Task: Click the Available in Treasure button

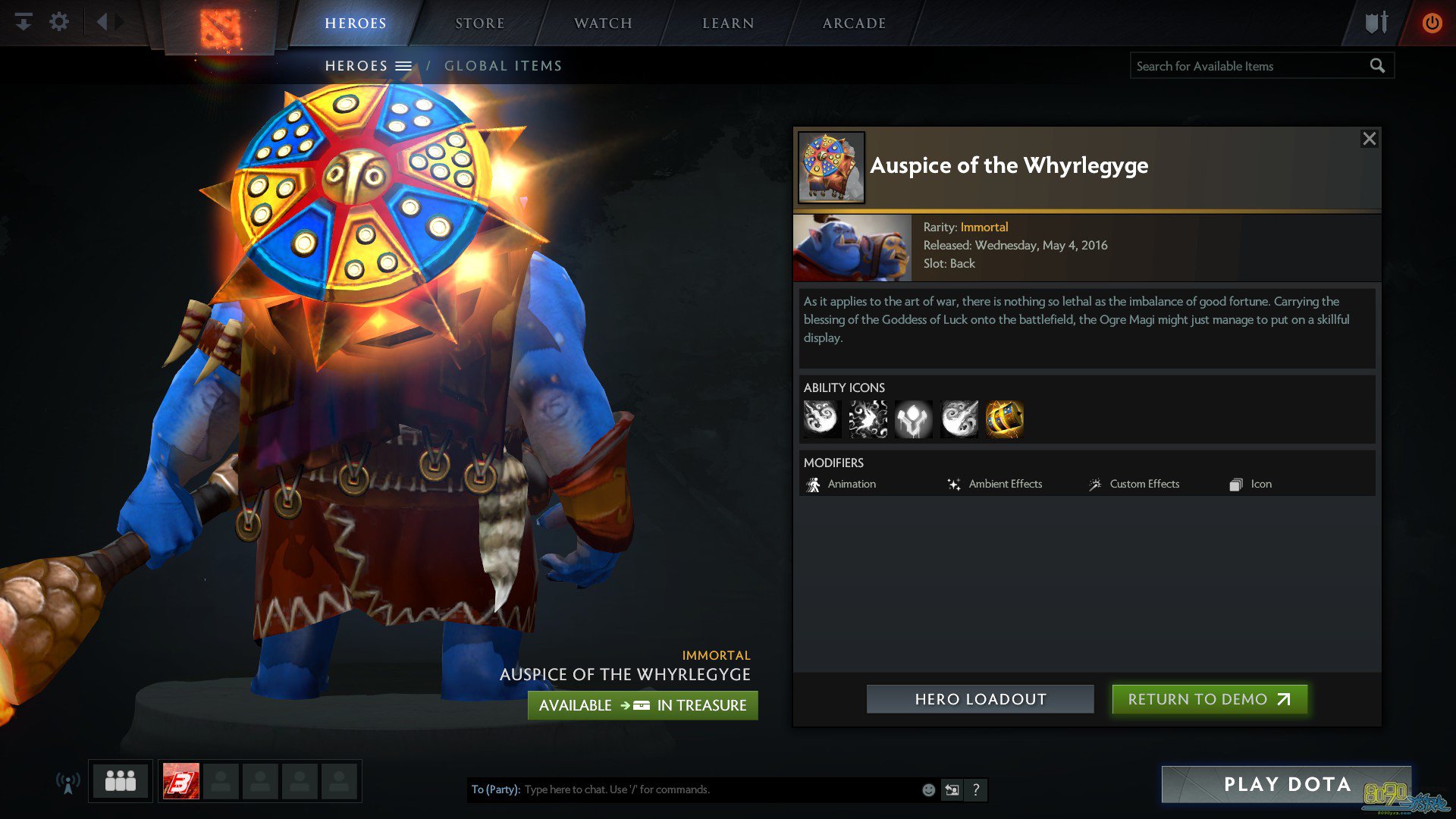Action: coord(642,705)
